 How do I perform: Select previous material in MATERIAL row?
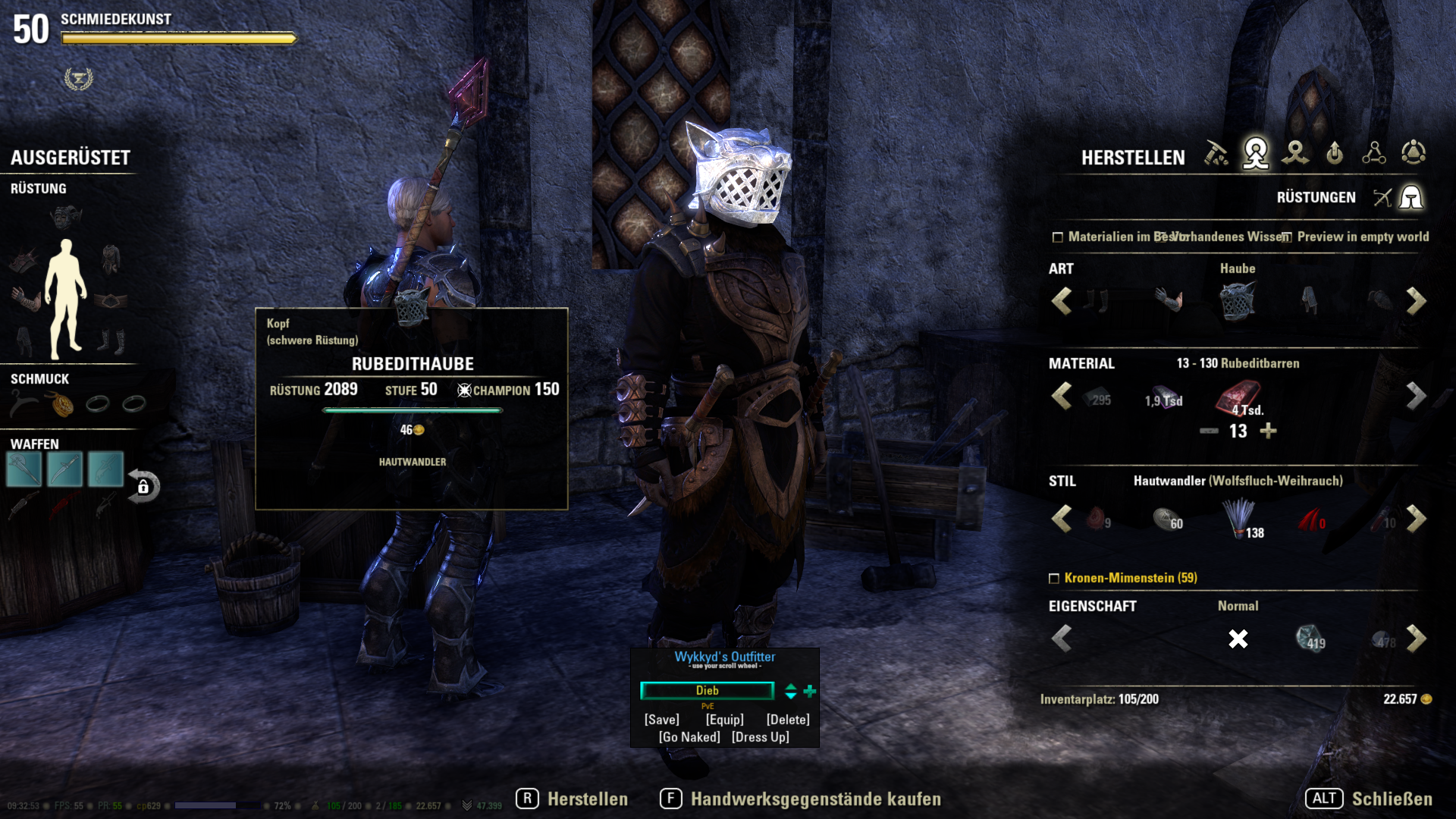[x=1062, y=396]
